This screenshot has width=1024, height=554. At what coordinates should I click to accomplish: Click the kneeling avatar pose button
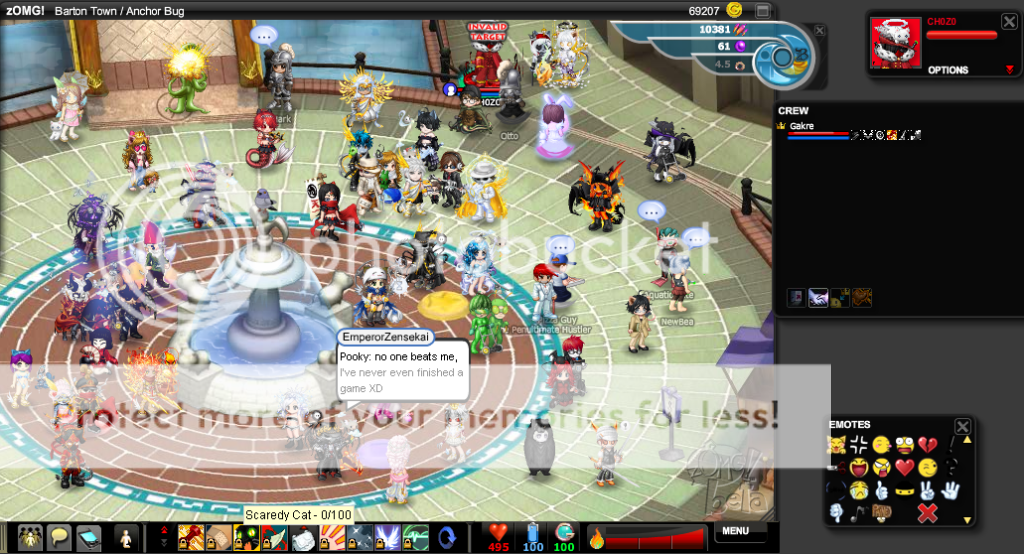(x=126, y=537)
